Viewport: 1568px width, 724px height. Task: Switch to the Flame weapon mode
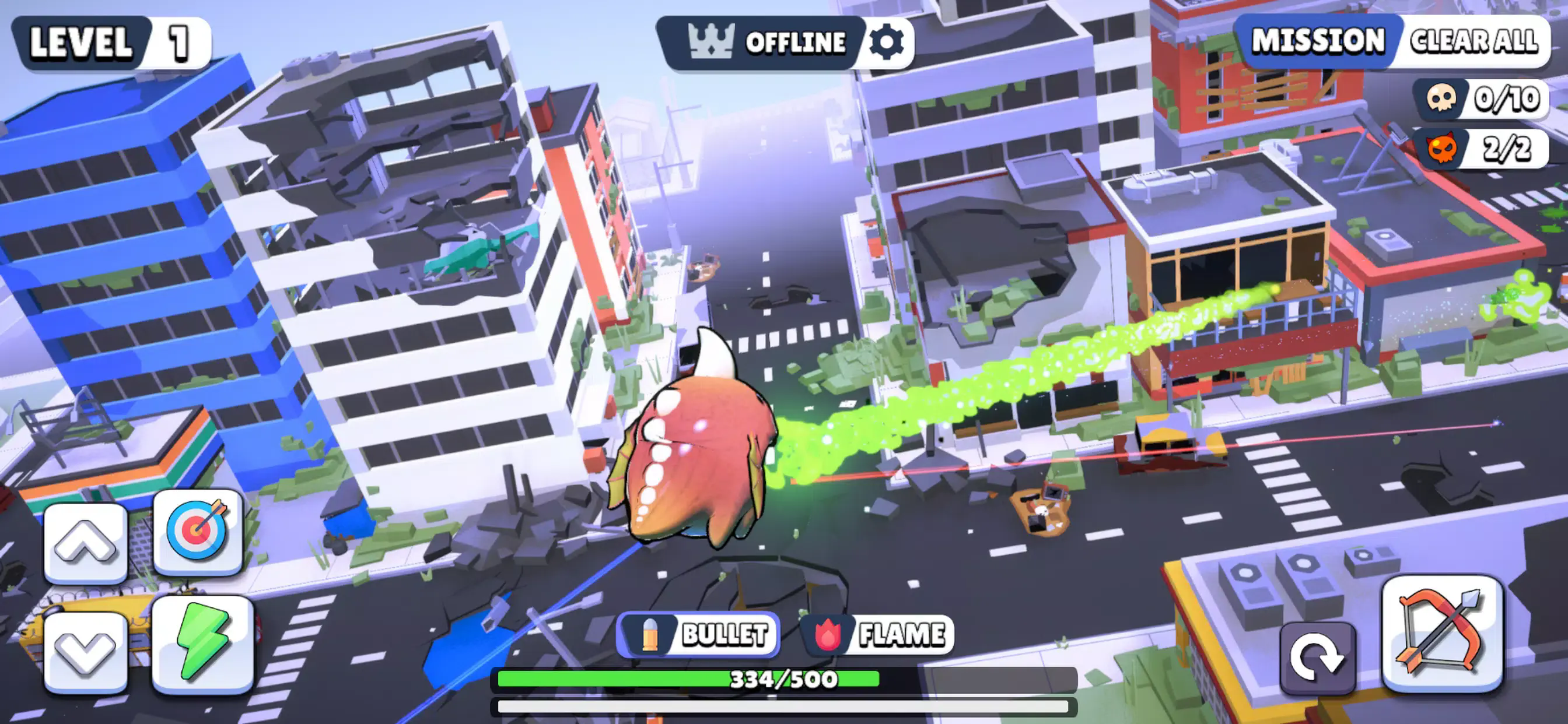pyautogui.click(x=878, y=635)
